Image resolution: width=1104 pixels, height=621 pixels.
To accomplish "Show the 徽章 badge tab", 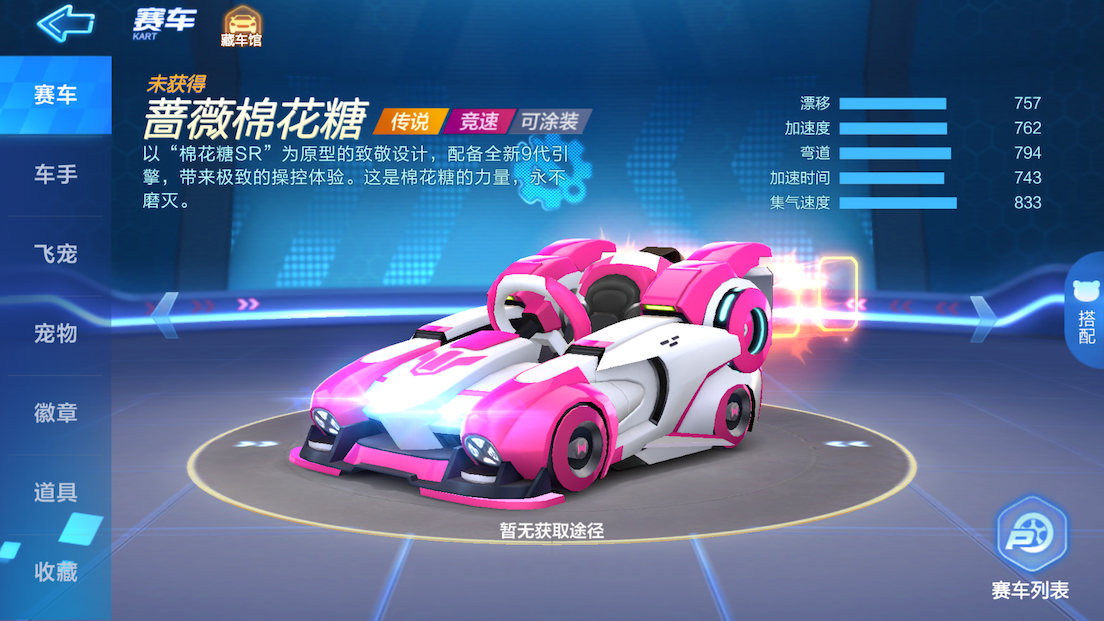I will (55, 413).
